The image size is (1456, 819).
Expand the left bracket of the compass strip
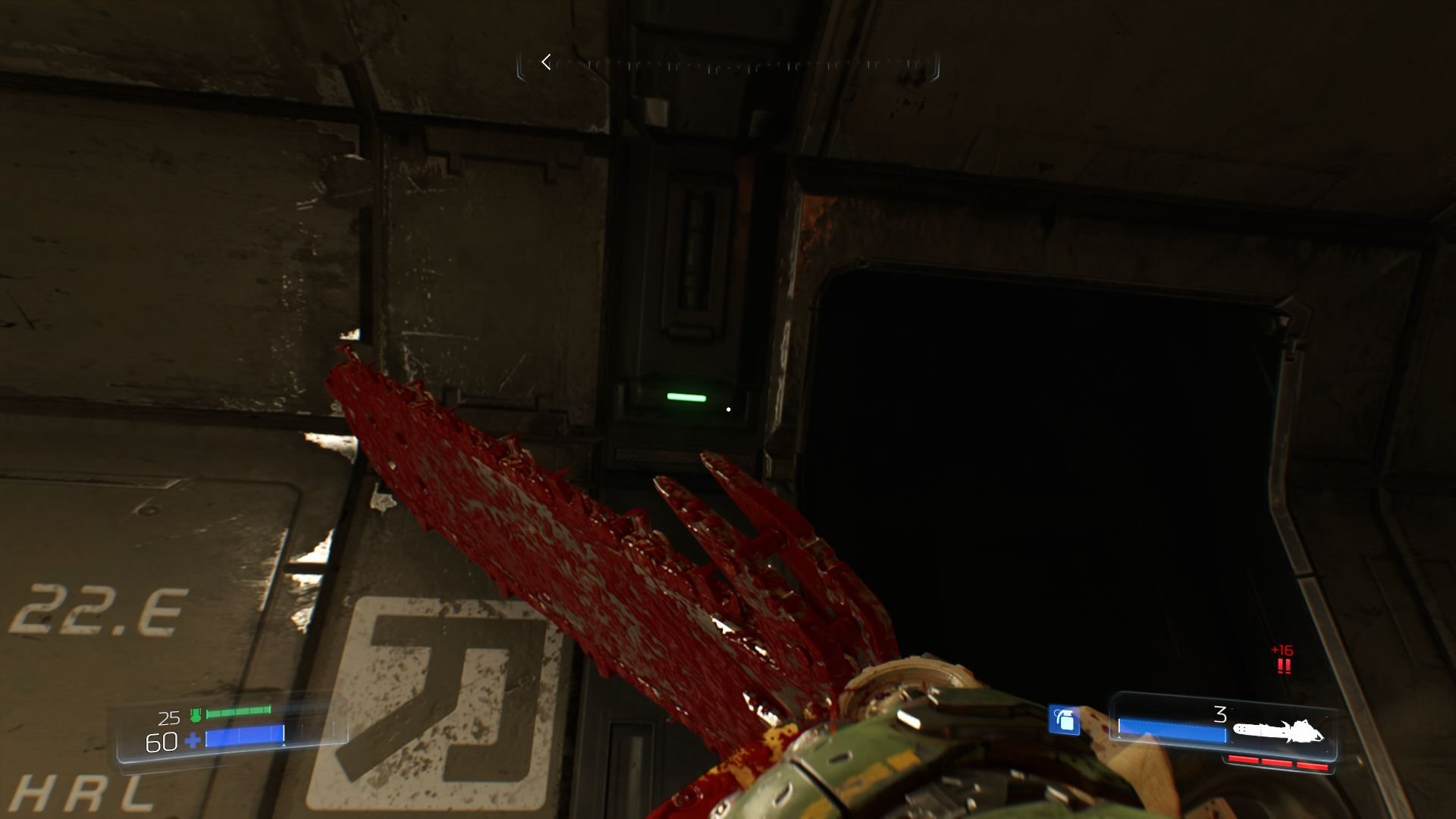pyautogui.click(x=522, y=63)
